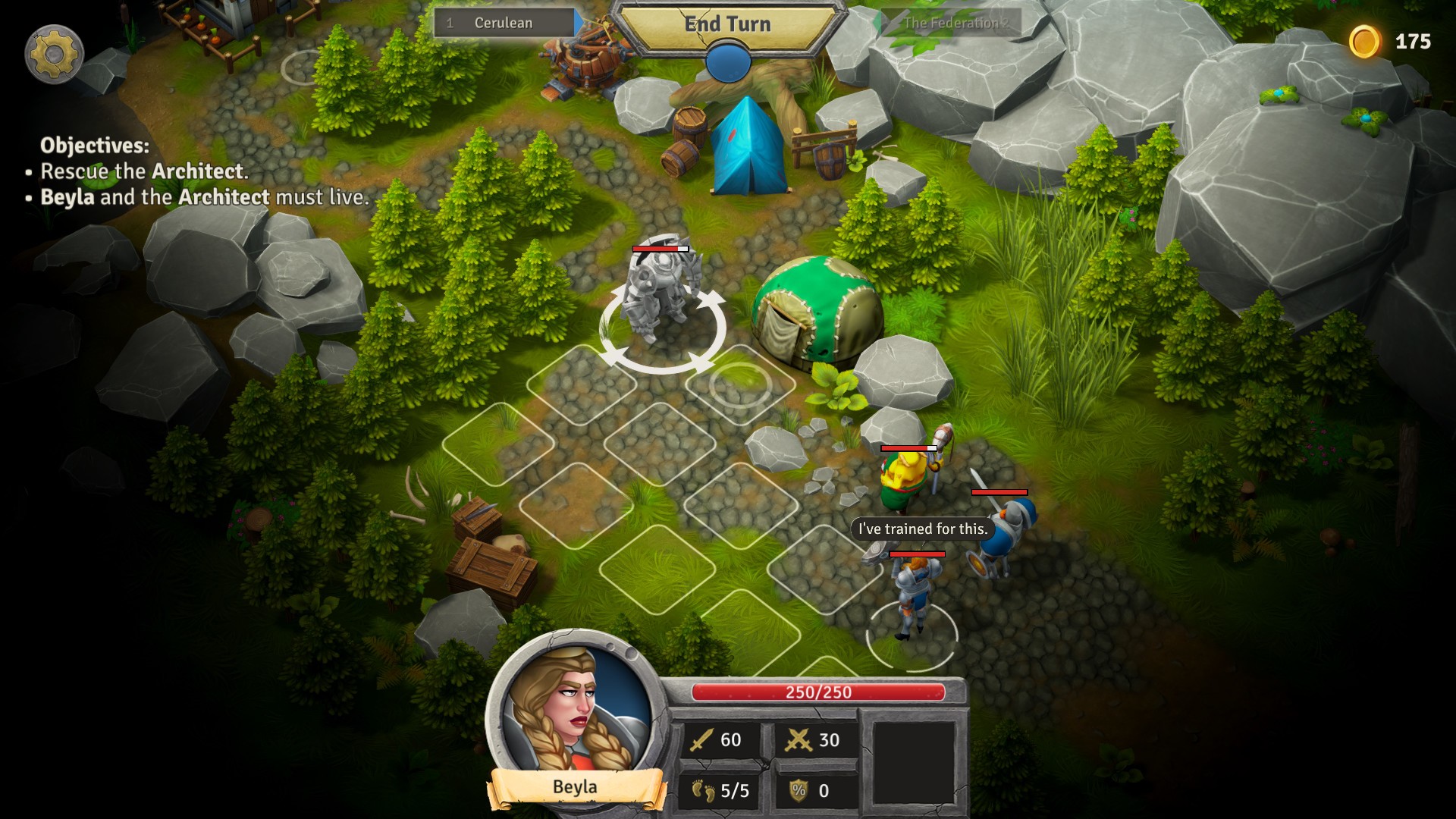Click the blue arrow beside Cerulean banner
Image resolution: width=1456 pixels, height=819 pixels.
coord(579,22)
